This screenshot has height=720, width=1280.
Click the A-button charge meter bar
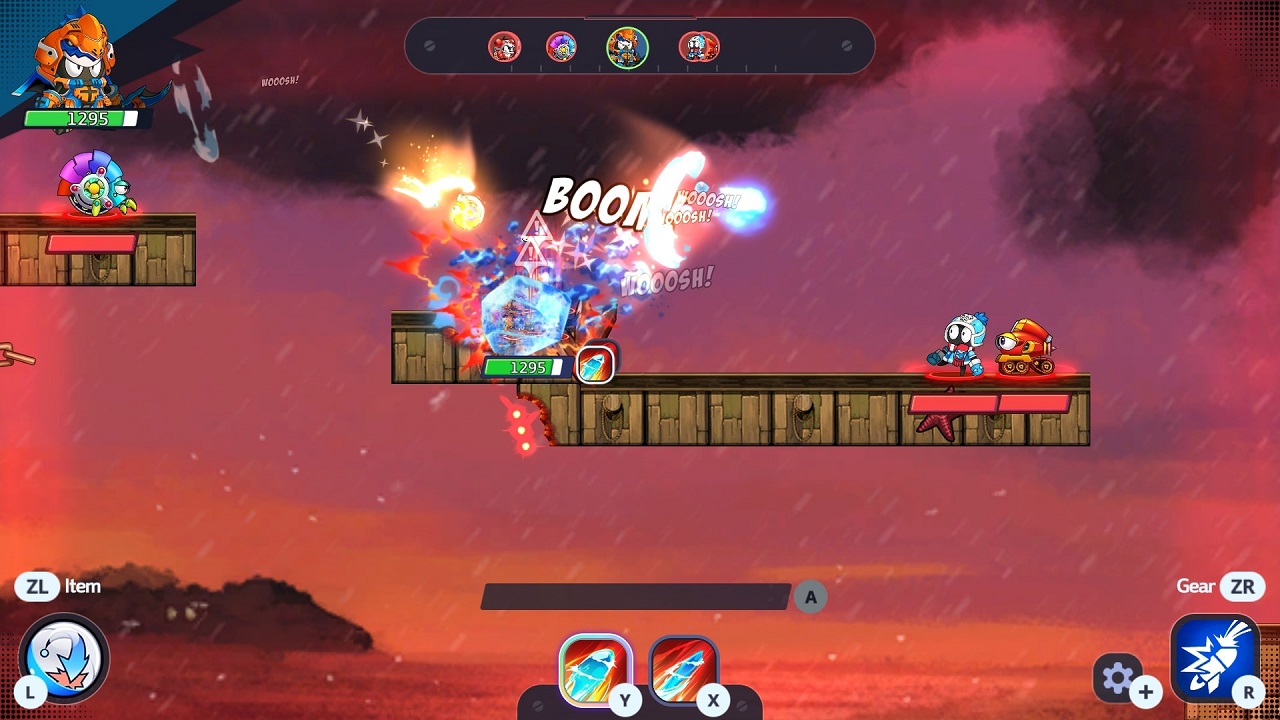pos(635,597)
